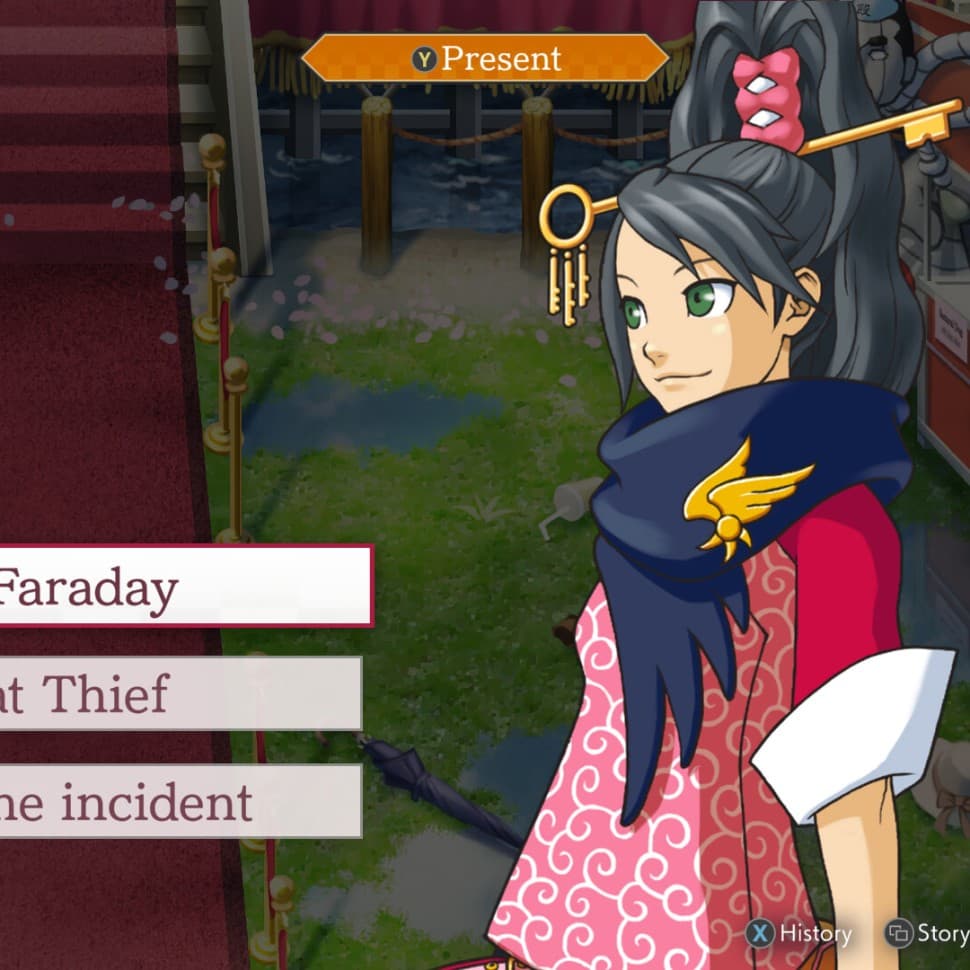Open the Present evidence banner
Image resolution: width=970 pixels, height=970 pixels.
pos(485,58)
